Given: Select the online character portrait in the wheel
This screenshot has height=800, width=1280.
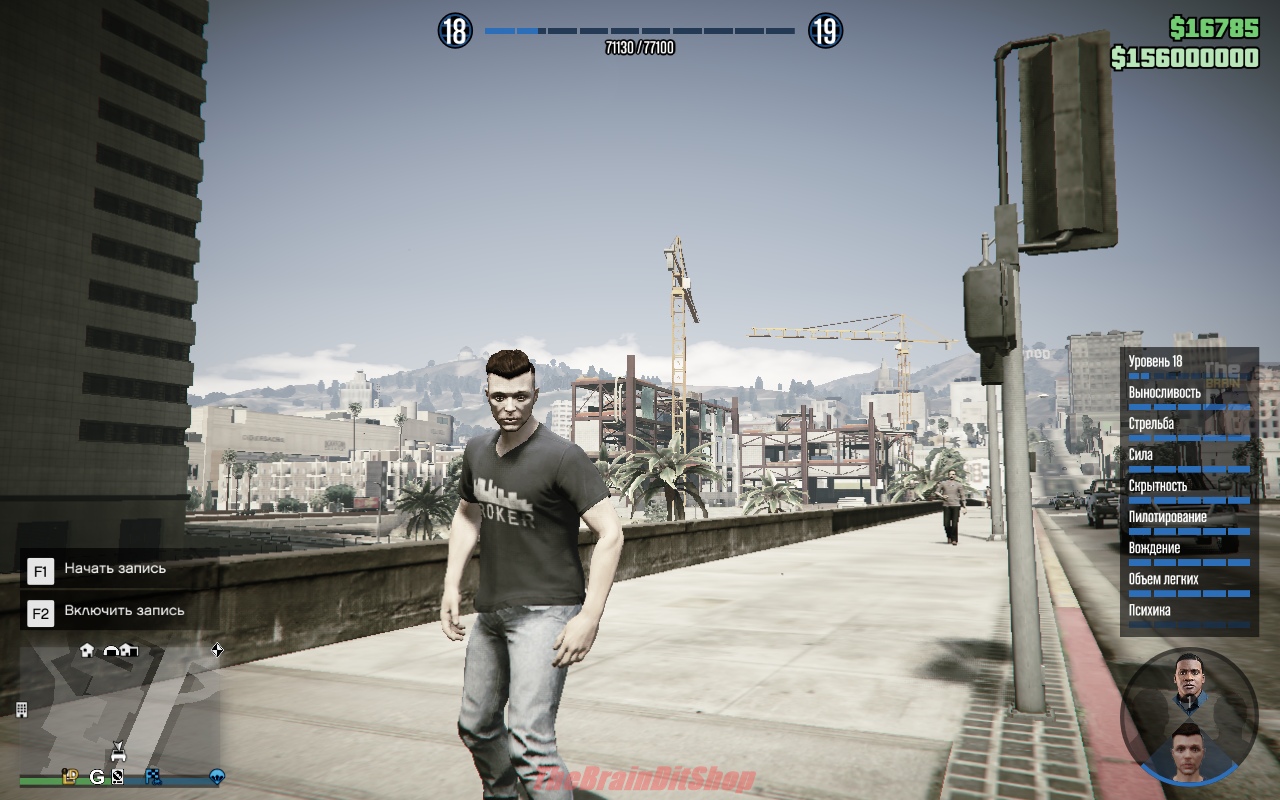Looking at the screenshot, I should tap(1188, 745).
